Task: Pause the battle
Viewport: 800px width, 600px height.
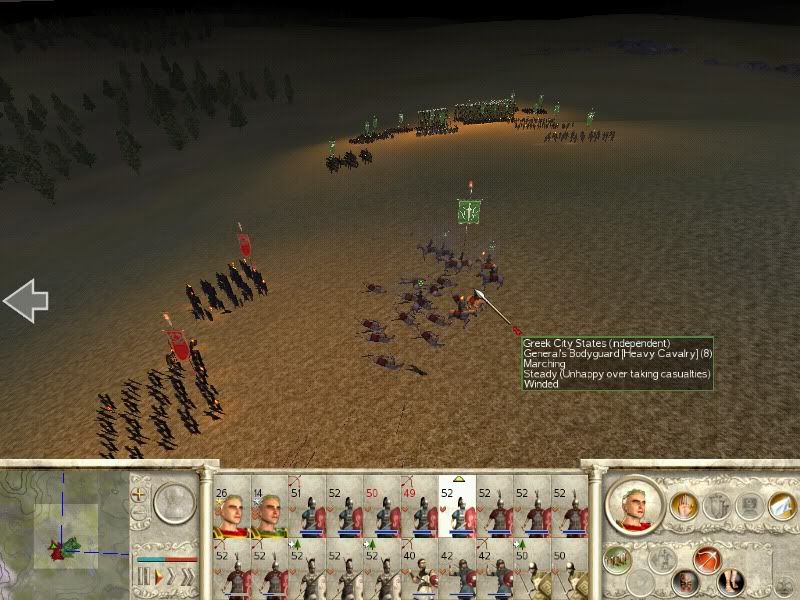Action: 142,577
